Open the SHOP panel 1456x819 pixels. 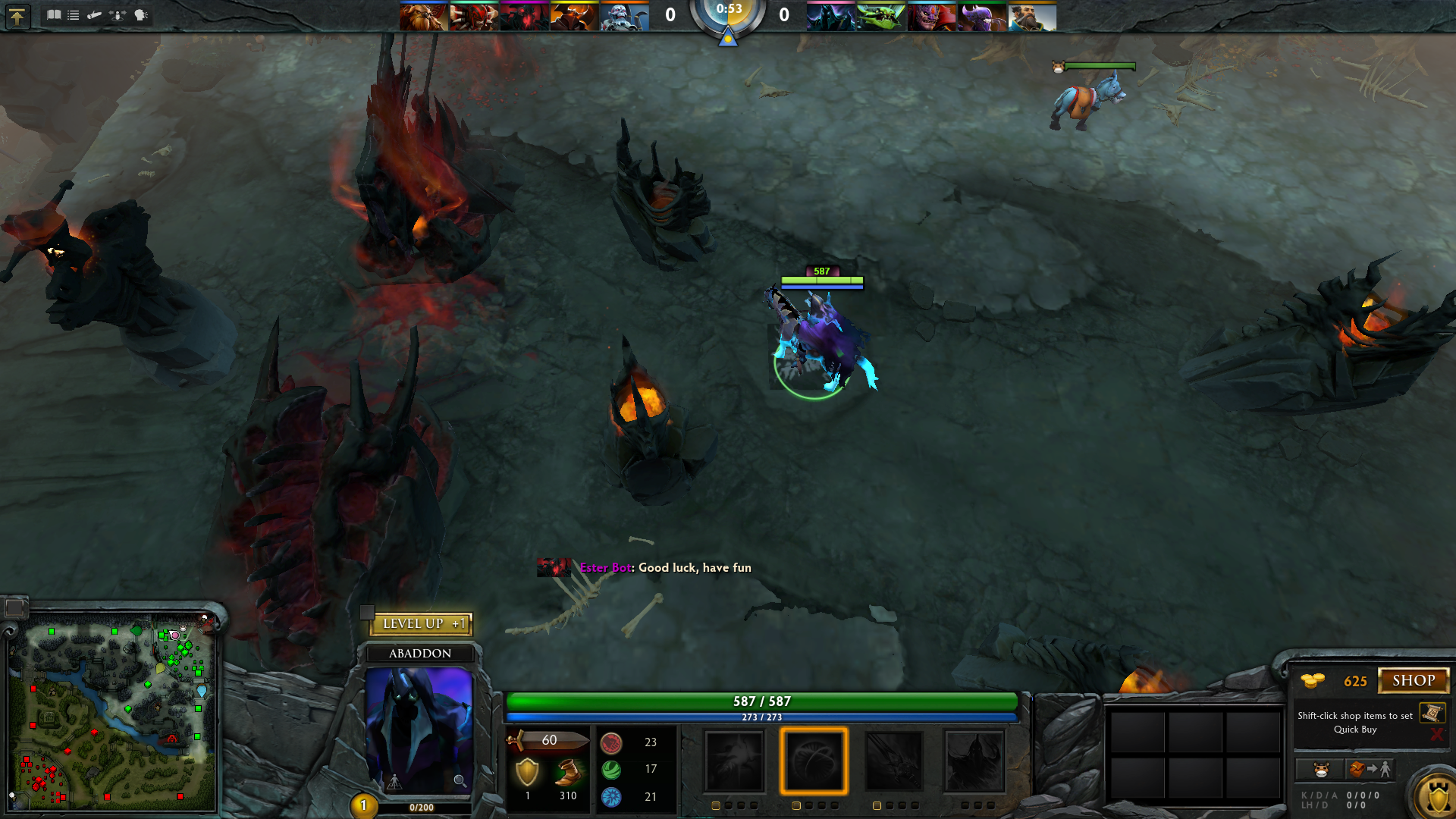1413,680
